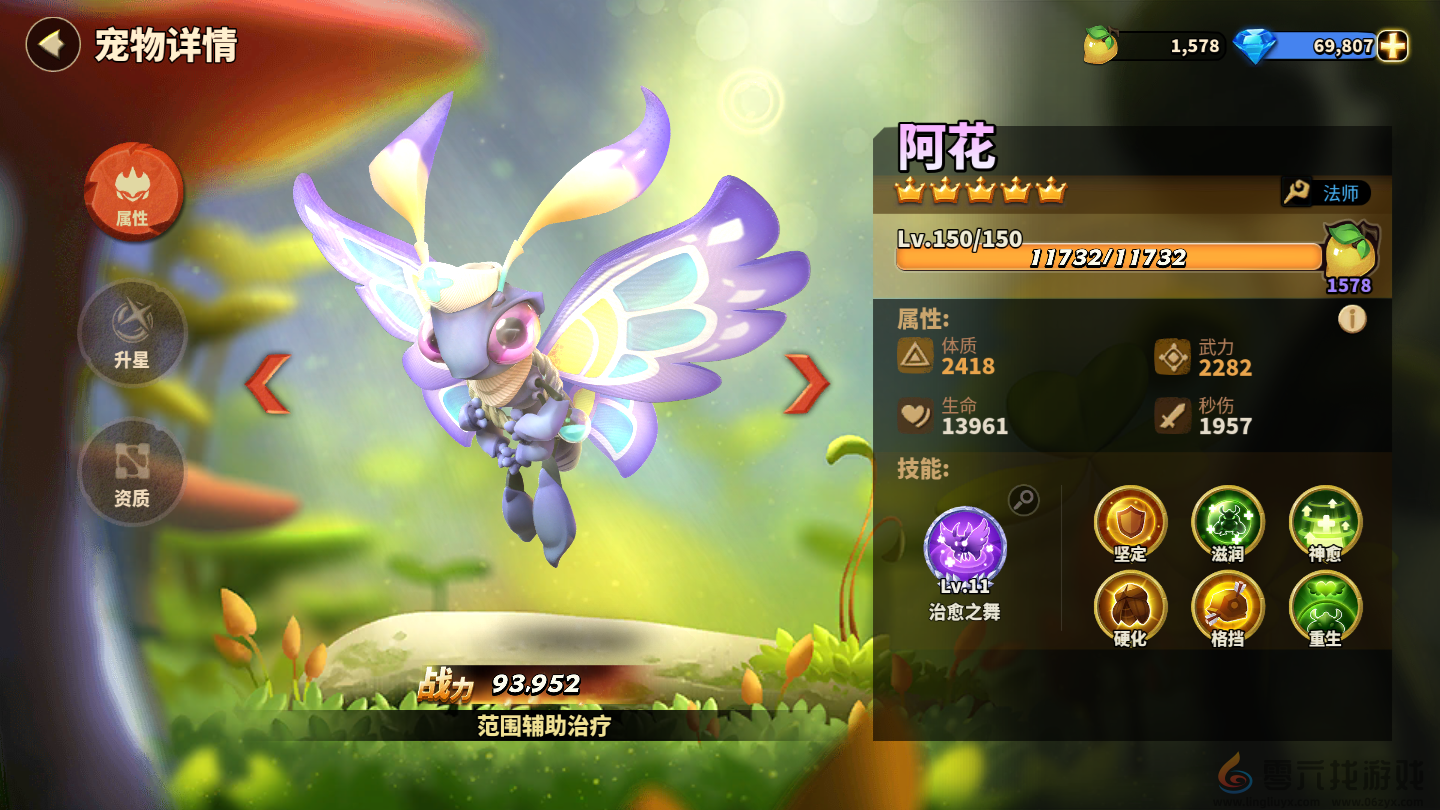
Task: Open the attribute info icon
Action: (x=1352, y=319)
